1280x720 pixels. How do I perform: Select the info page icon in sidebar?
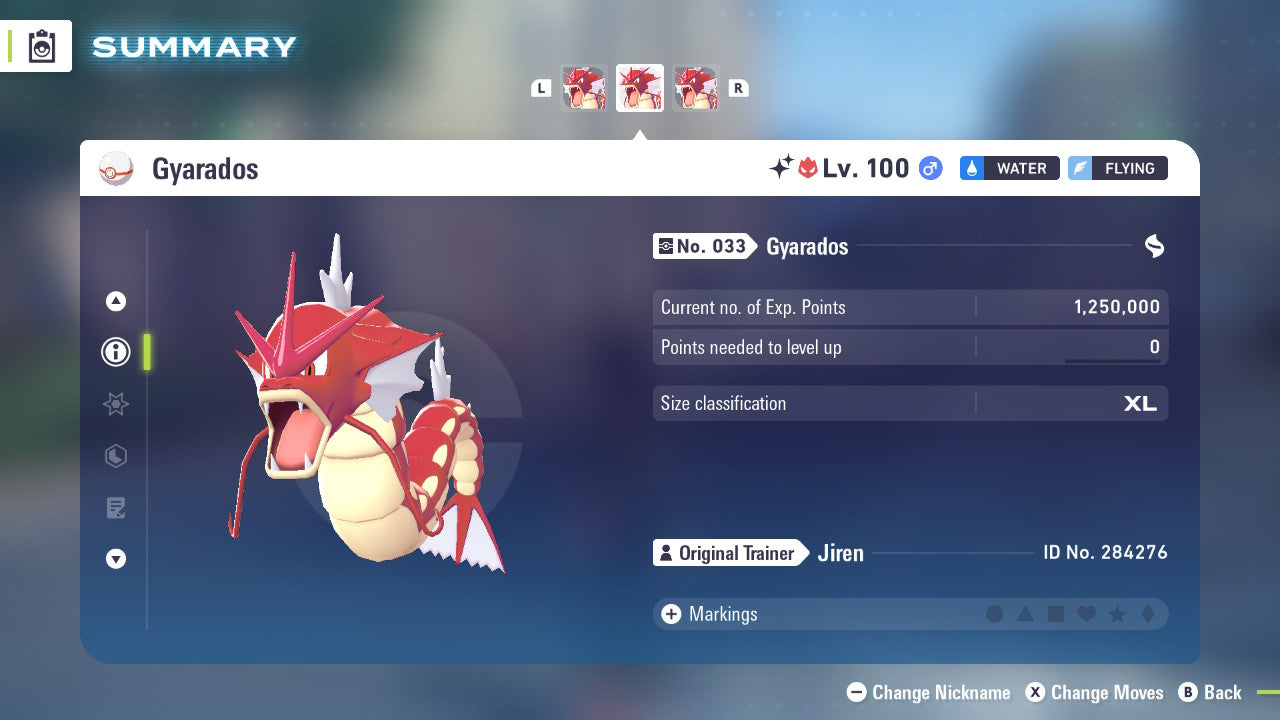115,352
